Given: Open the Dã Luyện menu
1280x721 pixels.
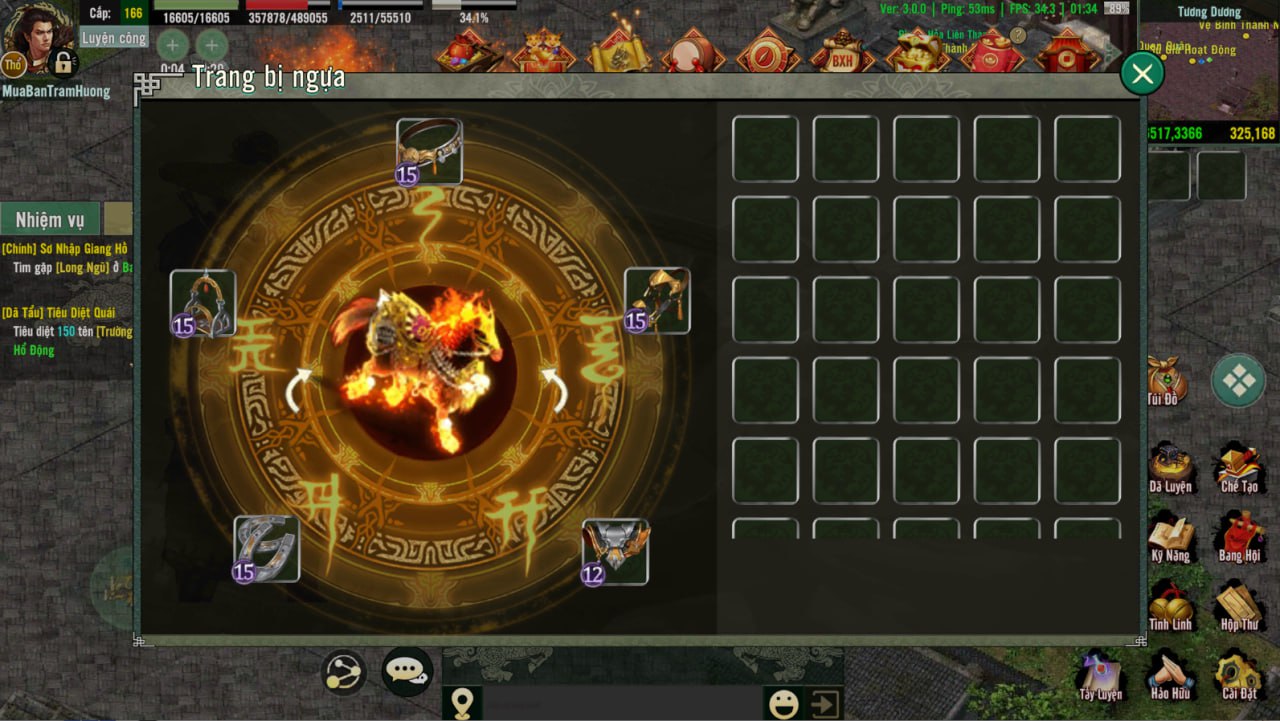Looking at the screenshot, I should [x=1169, y=467].
